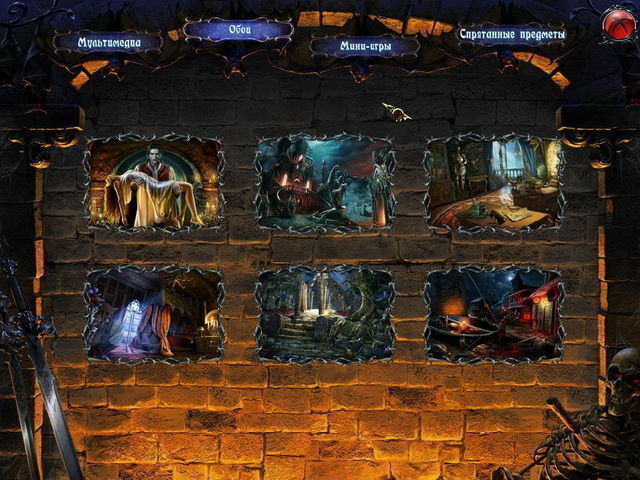This screenshot has height=480, width=640.
Task: Open the night harbor boats wallpaper
Action: 494,313
